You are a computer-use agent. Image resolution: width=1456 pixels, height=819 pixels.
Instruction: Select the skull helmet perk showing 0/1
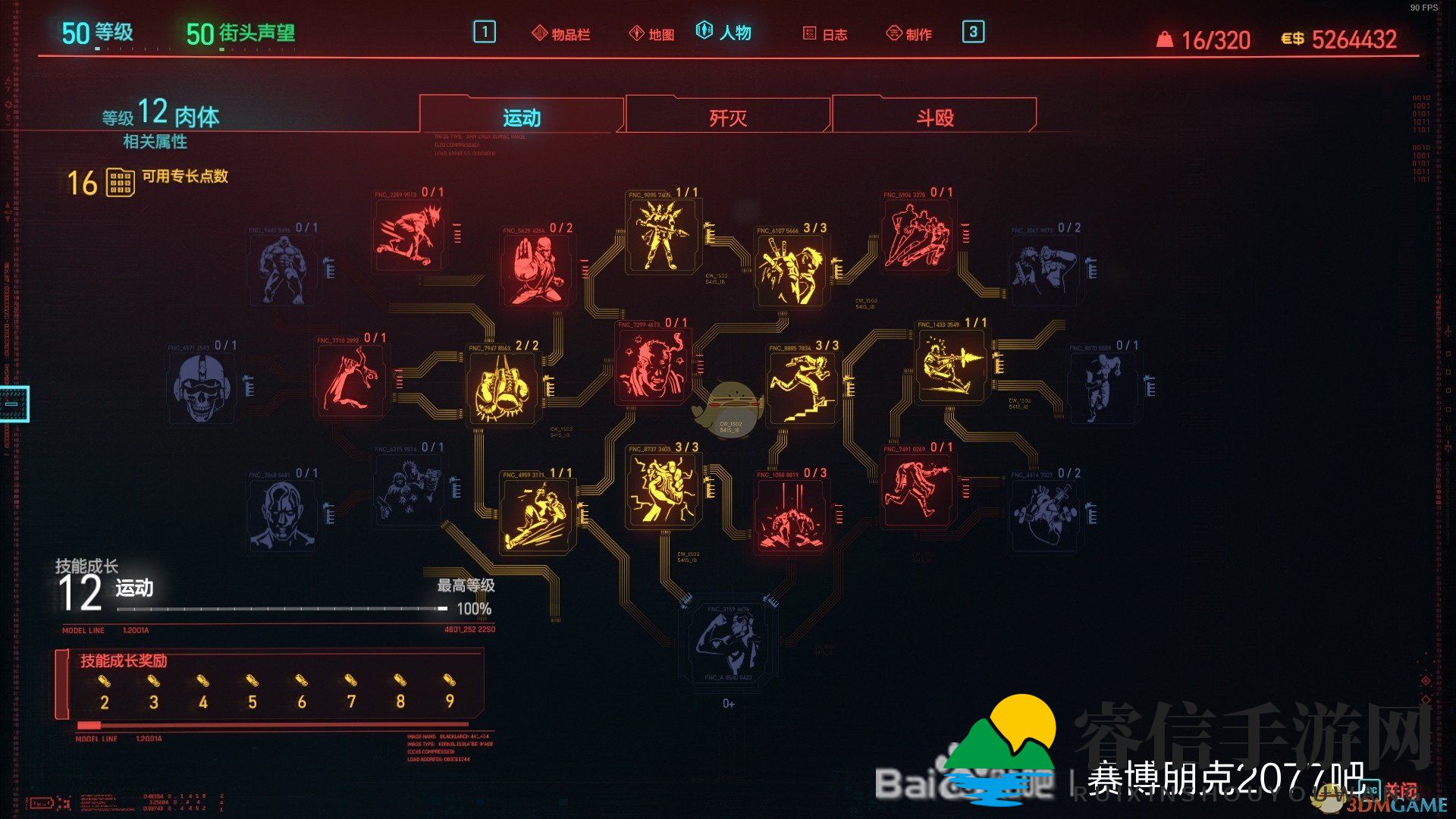(x=201, y=387)
